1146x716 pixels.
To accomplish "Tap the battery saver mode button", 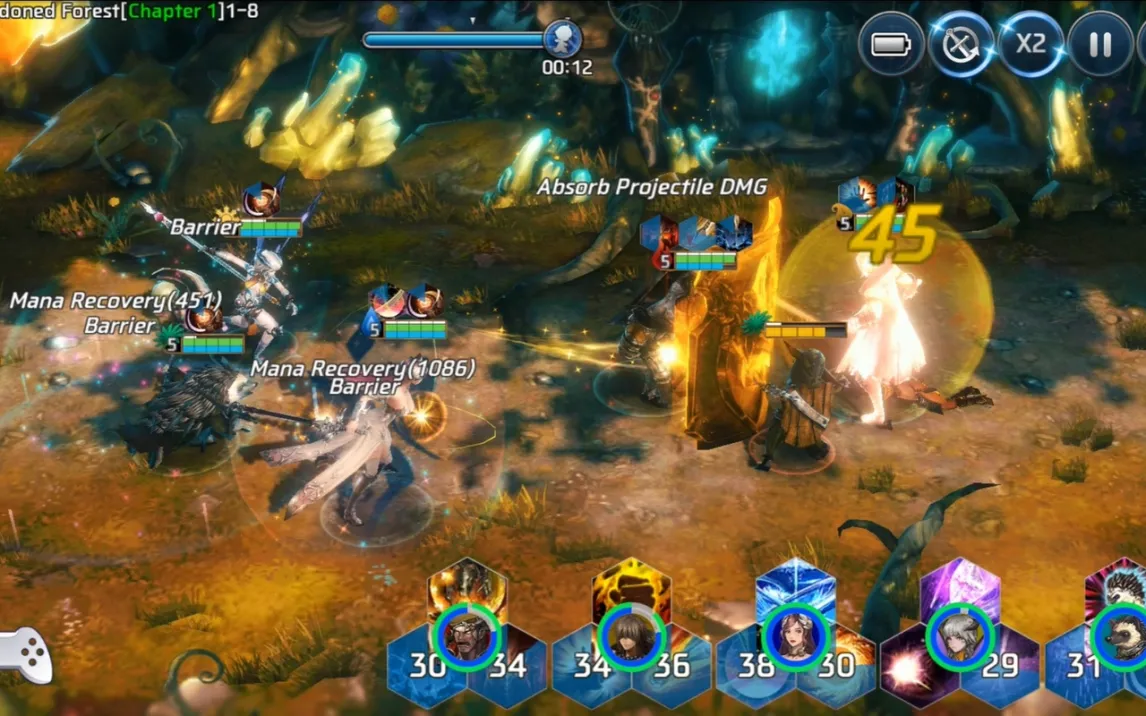I will click(890, 44).
